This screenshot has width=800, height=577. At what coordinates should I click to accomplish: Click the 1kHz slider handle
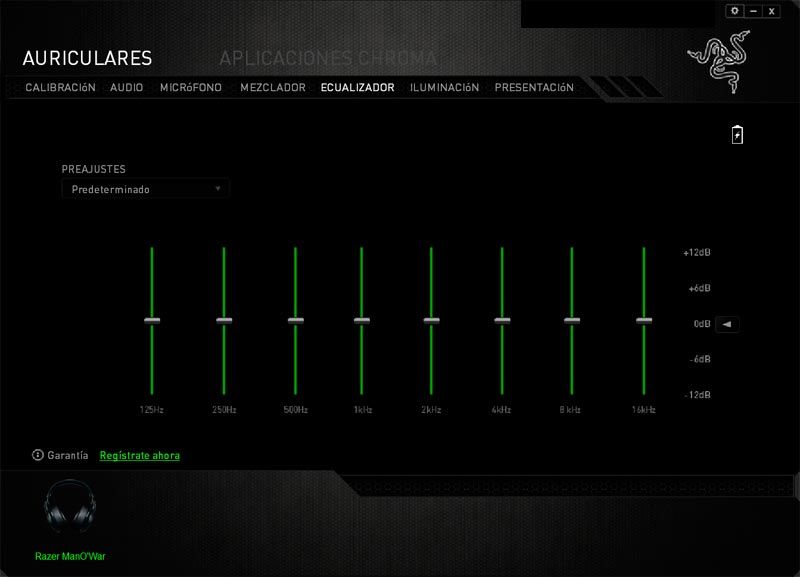click(362, 320)
